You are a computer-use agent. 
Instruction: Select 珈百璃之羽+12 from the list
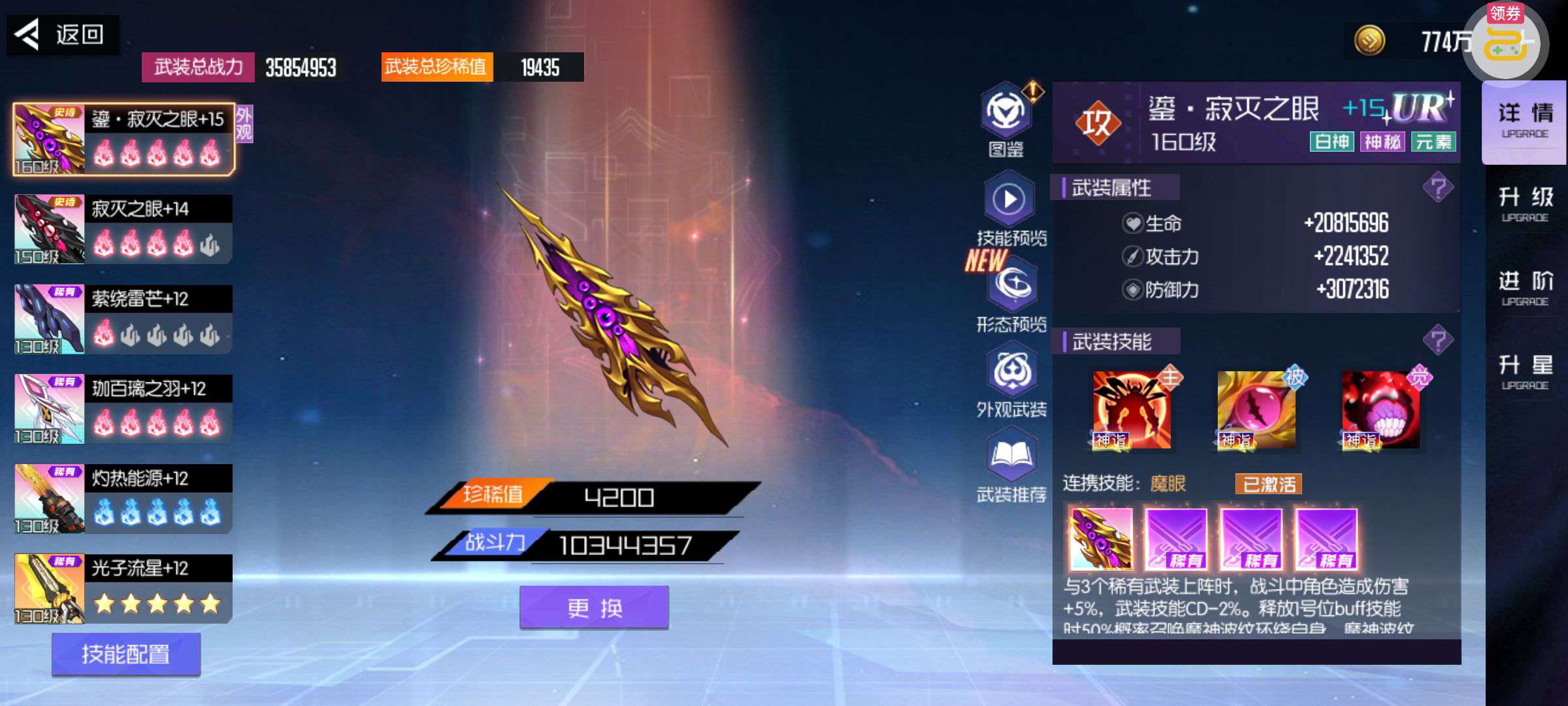pos(123,409)
